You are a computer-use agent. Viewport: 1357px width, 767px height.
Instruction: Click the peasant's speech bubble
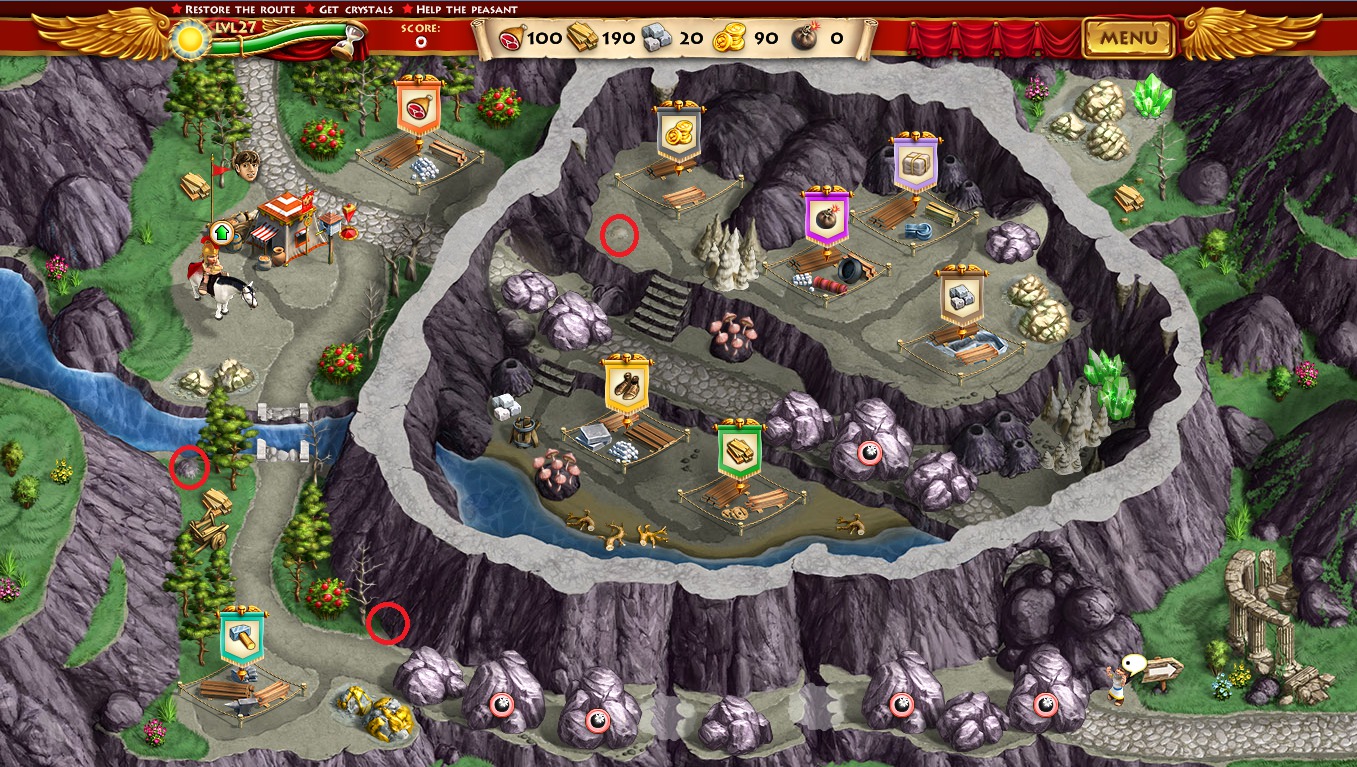tap(1134, 662)
